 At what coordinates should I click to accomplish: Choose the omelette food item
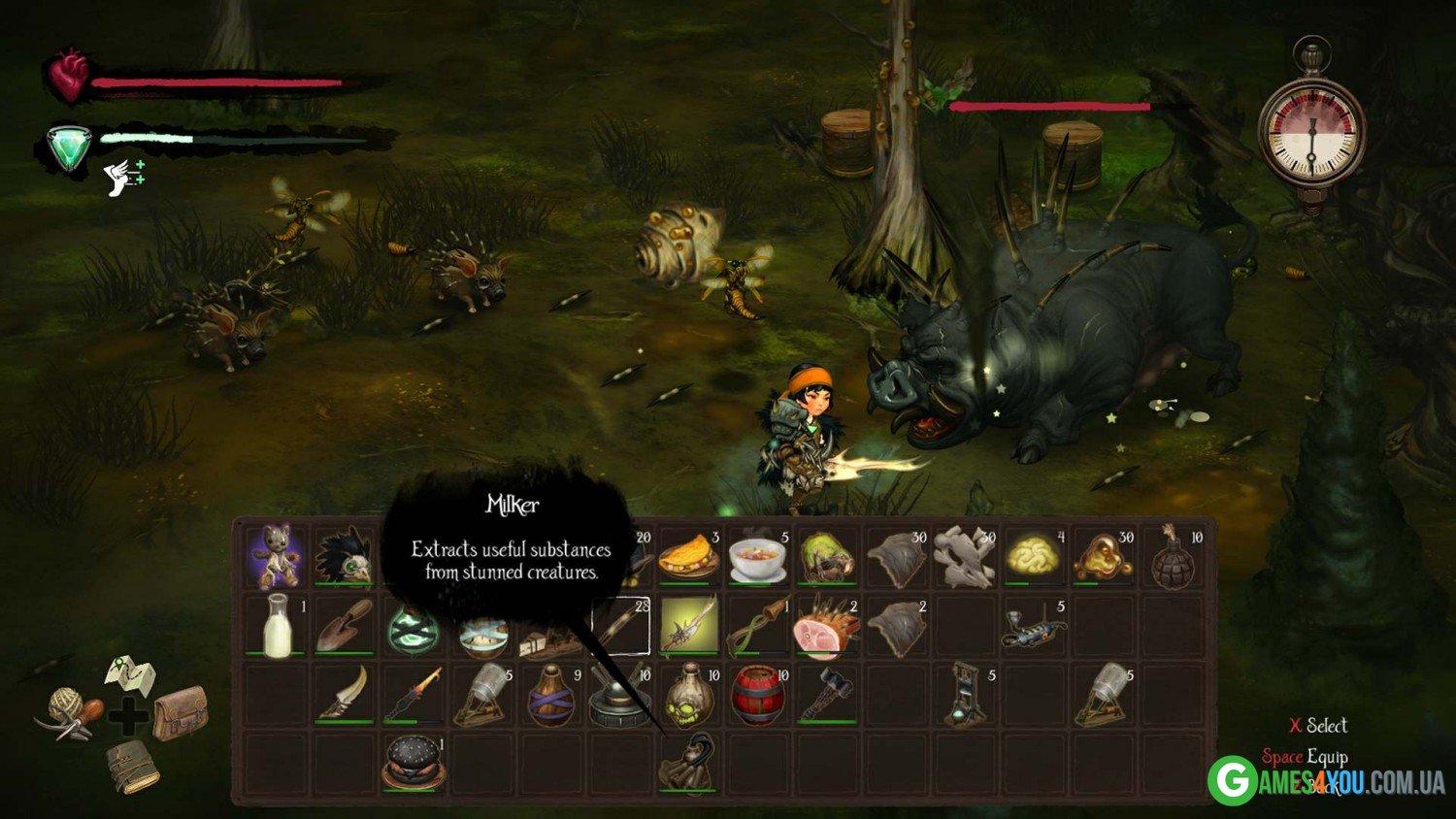click(688, 557)
